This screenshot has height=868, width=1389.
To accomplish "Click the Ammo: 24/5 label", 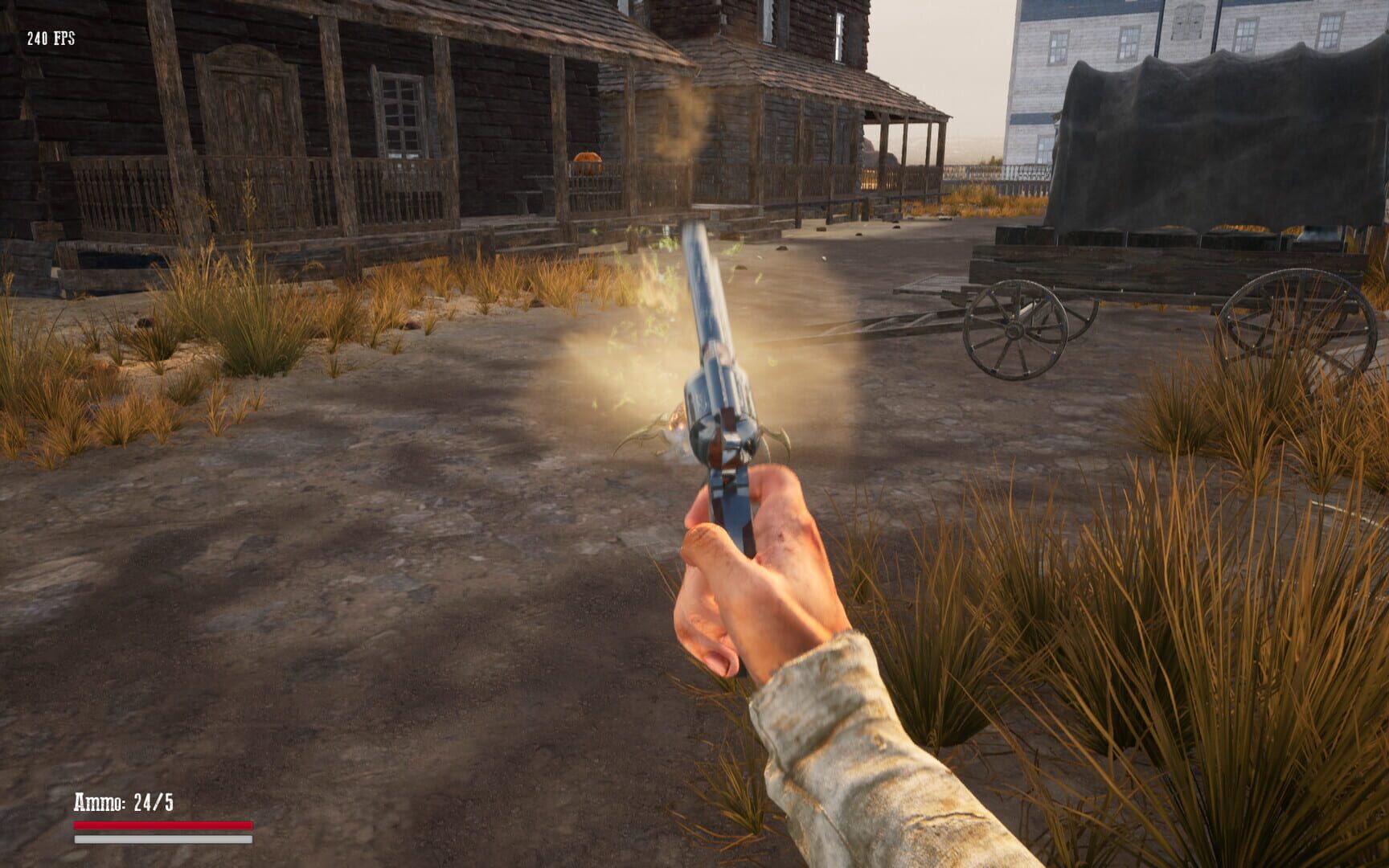I will pos(125,799).
